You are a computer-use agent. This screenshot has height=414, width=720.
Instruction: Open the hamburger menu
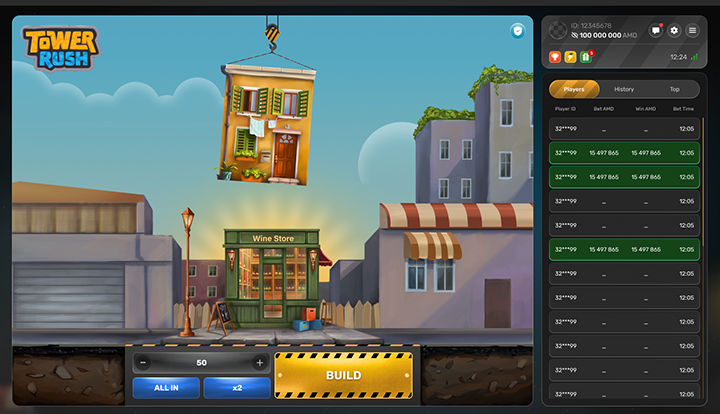pos(692,31)
